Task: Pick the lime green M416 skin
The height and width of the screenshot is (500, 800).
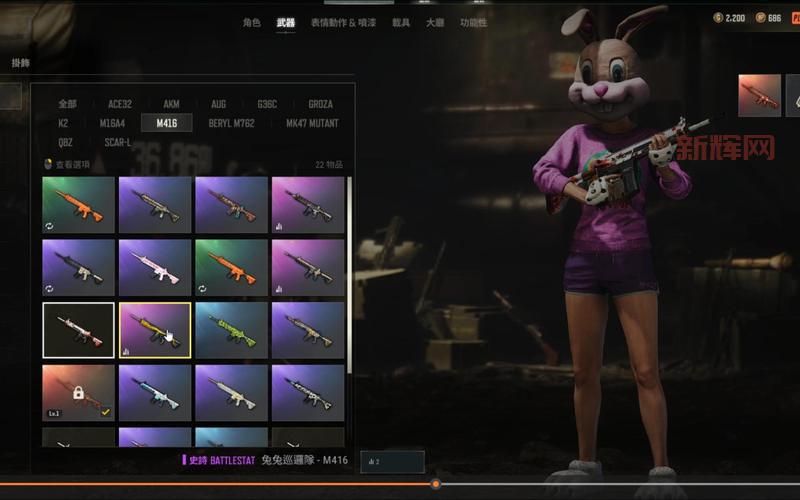Action: click(x=231, y=330)
